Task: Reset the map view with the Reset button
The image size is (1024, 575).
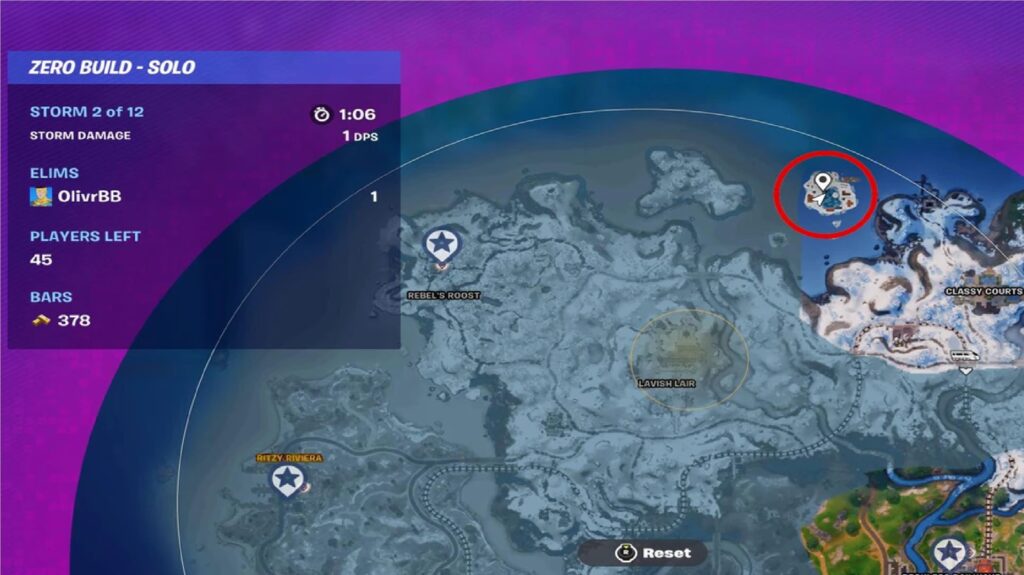Action: [x=647, y=552]
